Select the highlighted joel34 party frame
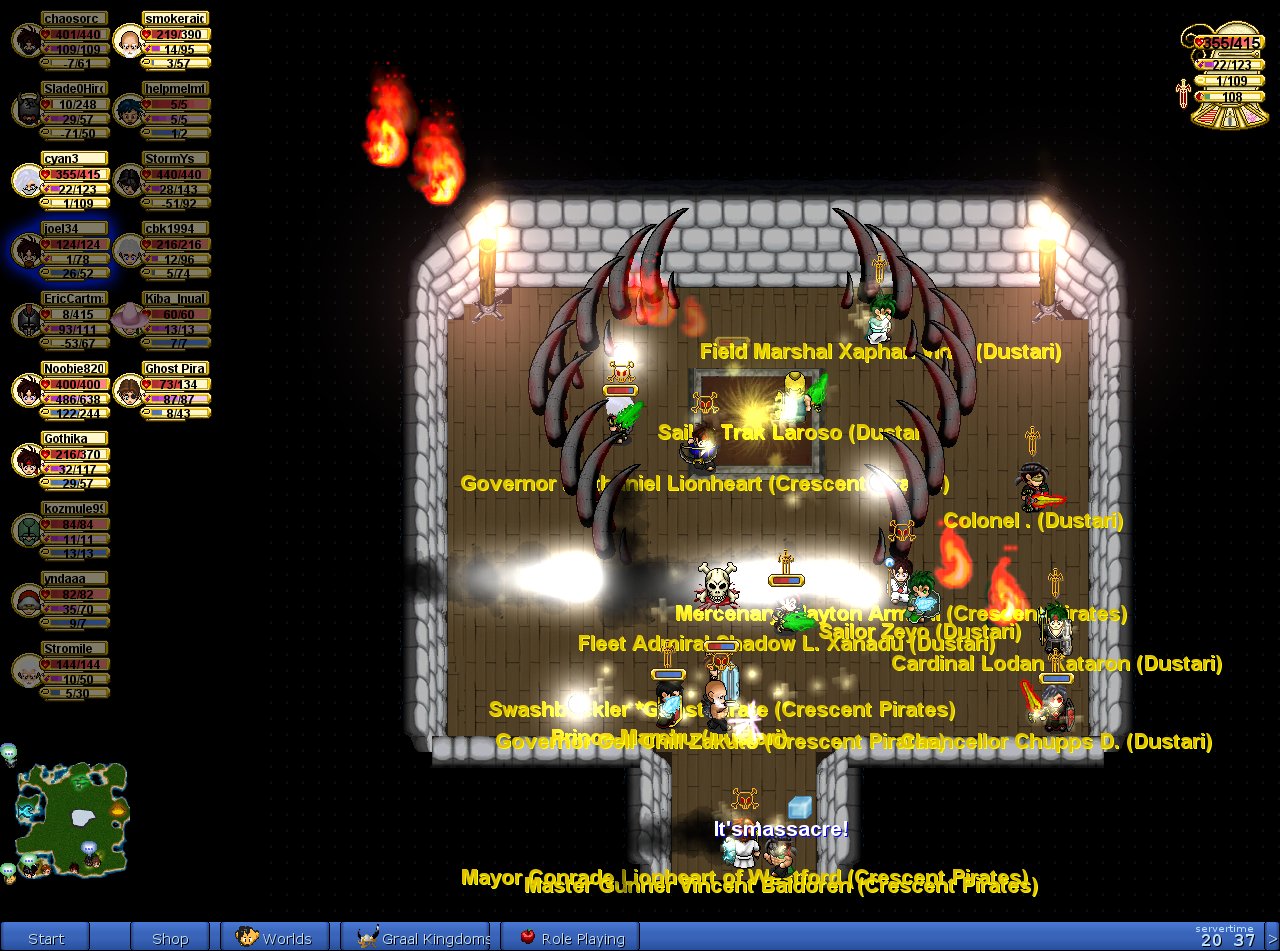Screen dimensions: 1280x951 point(27,250)
